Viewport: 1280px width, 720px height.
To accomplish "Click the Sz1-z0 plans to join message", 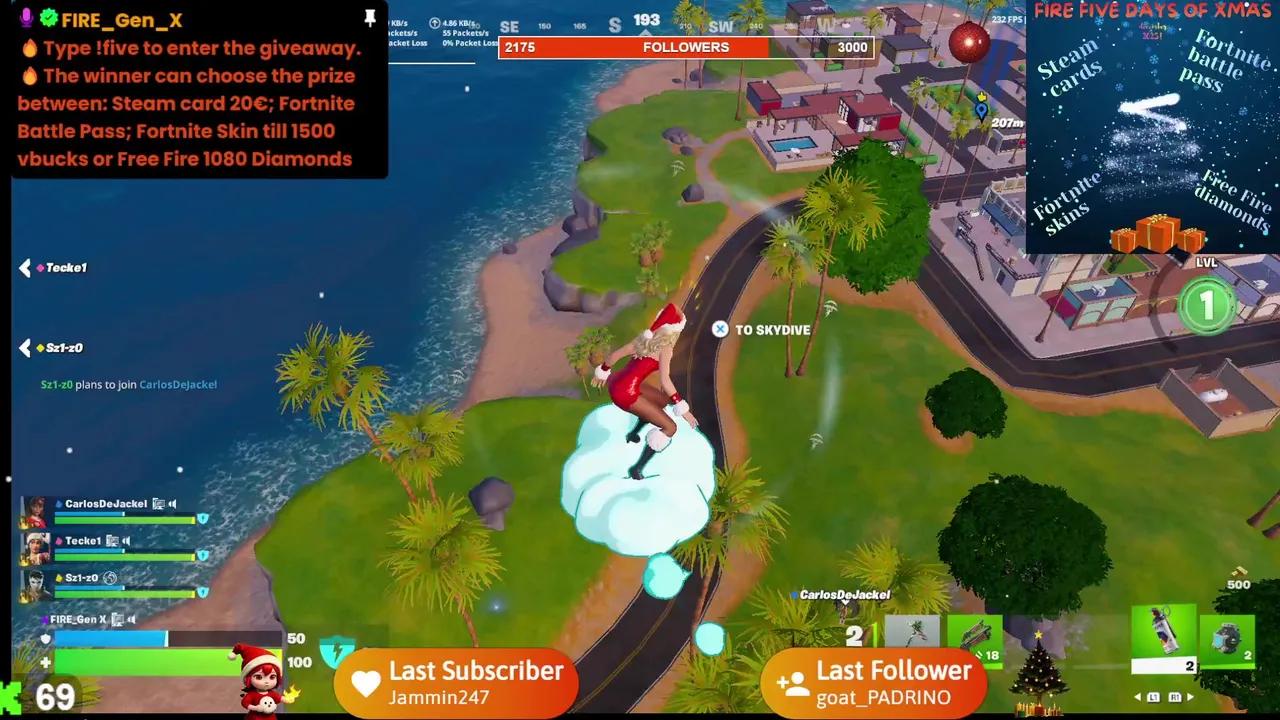I will [130, 383].
